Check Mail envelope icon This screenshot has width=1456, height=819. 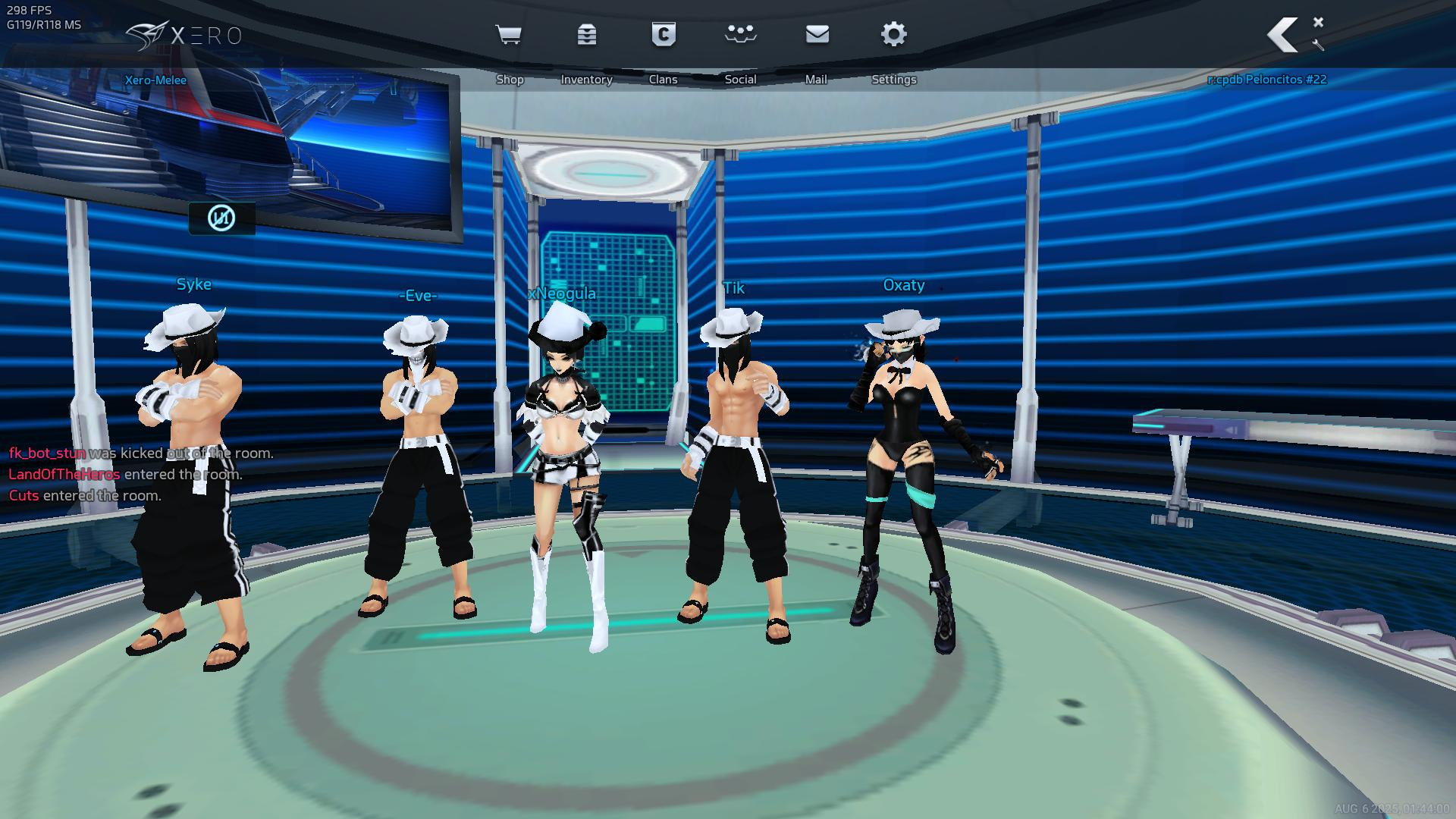pos(817,35)
